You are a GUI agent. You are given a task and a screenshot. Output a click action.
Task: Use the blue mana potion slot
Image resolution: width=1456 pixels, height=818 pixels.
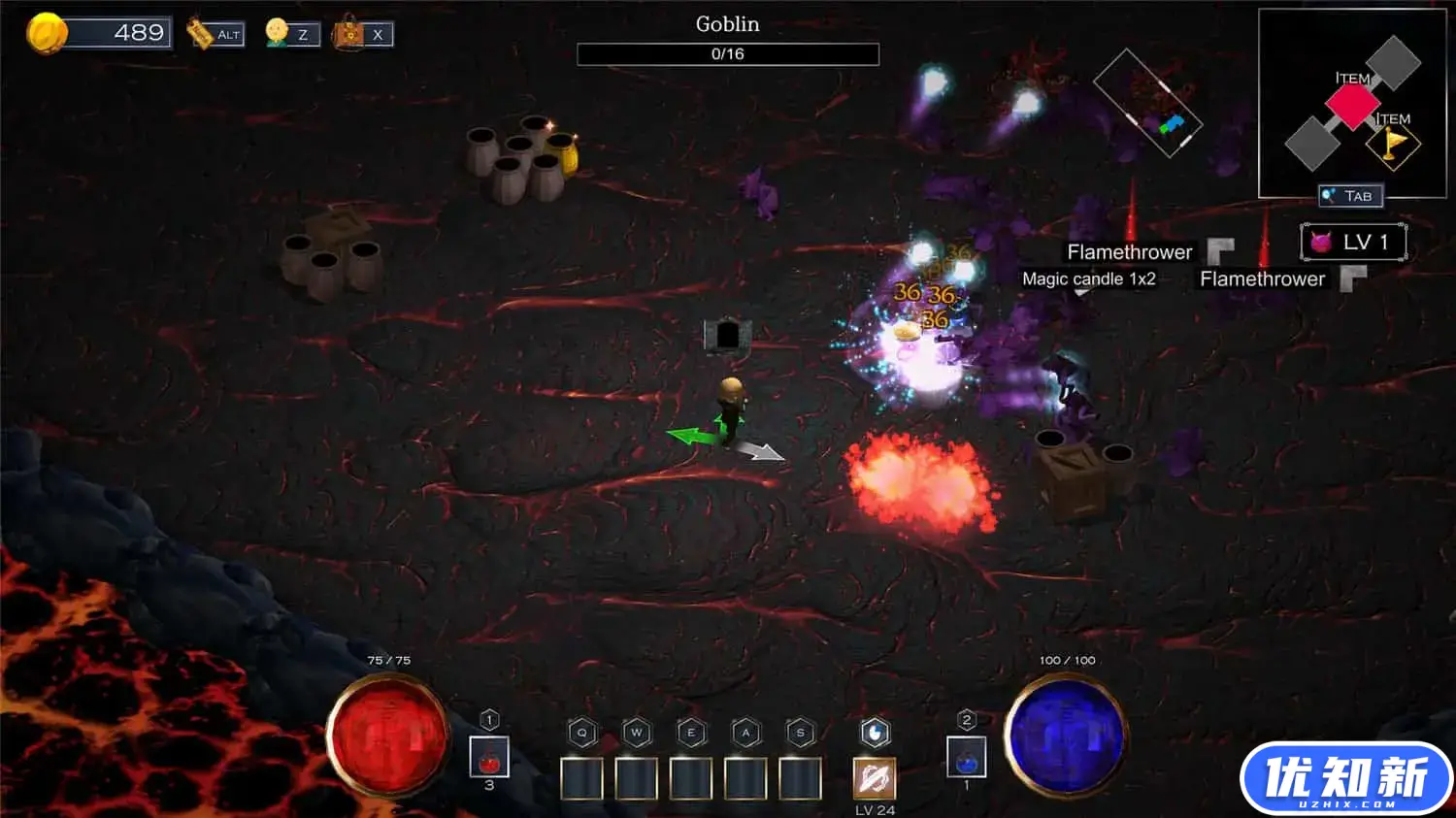tap(966, 758)
